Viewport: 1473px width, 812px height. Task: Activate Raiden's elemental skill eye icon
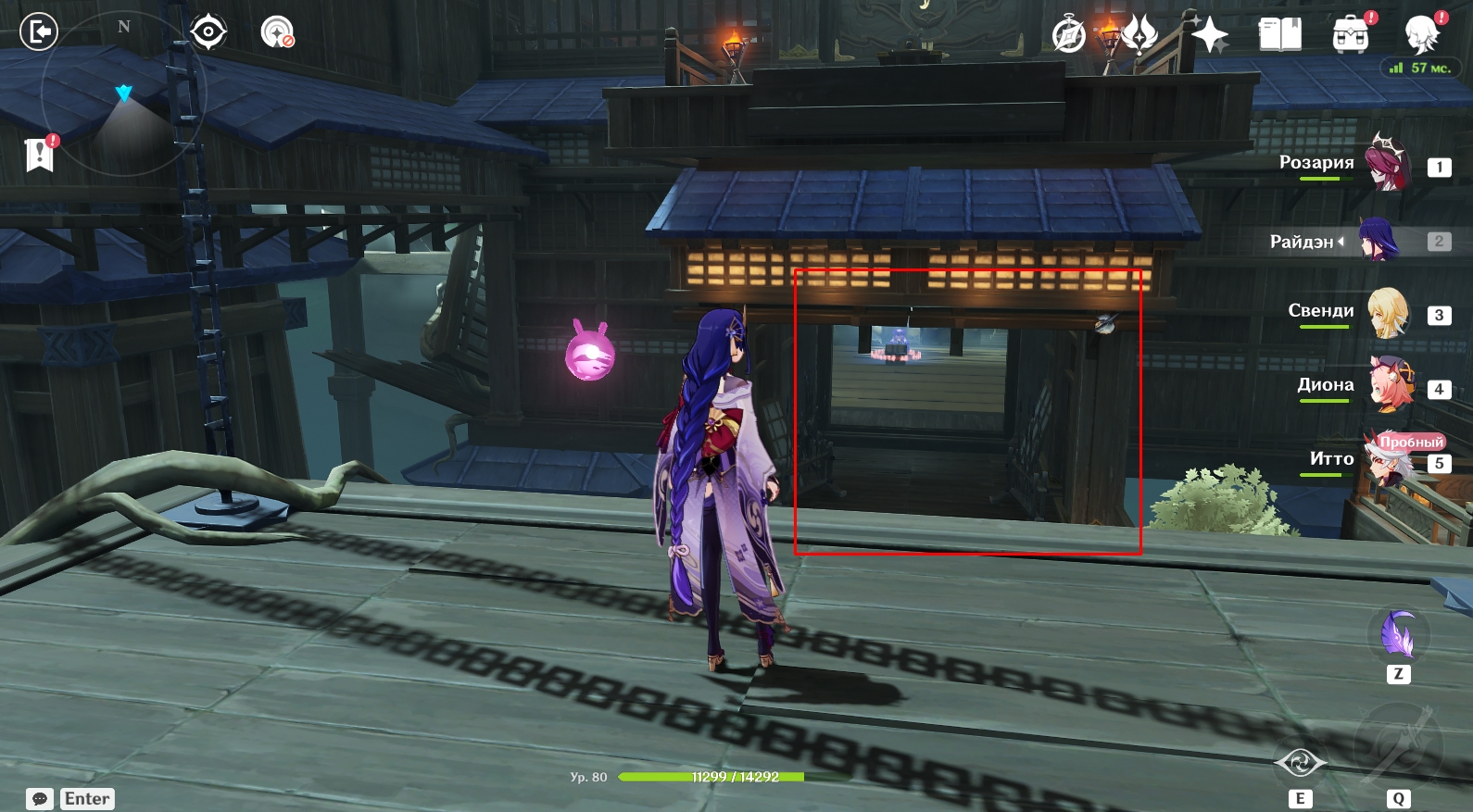[1300, 763]
